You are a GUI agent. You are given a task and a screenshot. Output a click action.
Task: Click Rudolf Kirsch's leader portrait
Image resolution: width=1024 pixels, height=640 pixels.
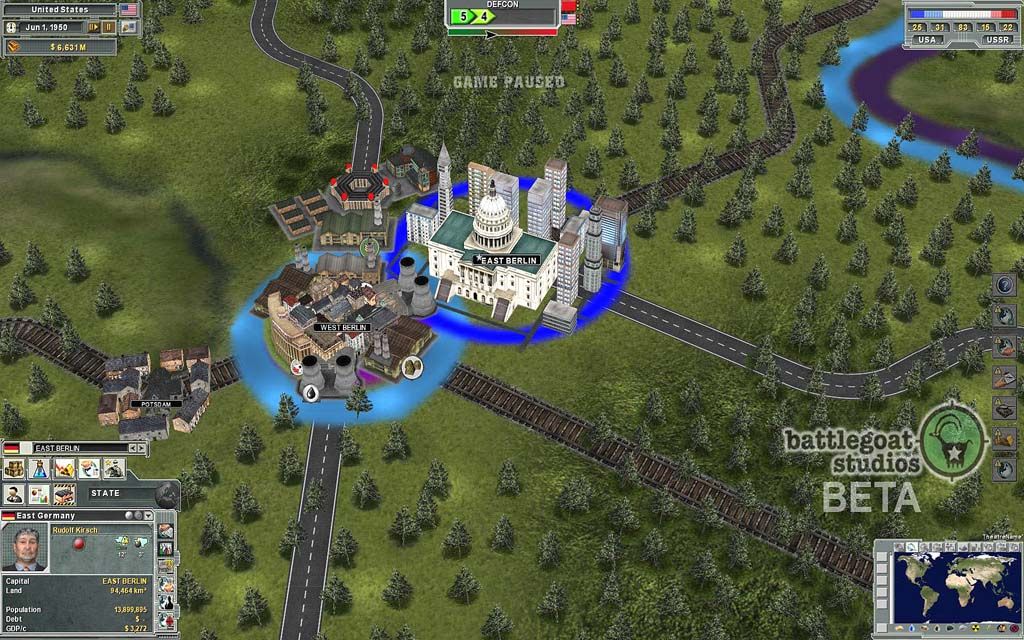(25, 548)
